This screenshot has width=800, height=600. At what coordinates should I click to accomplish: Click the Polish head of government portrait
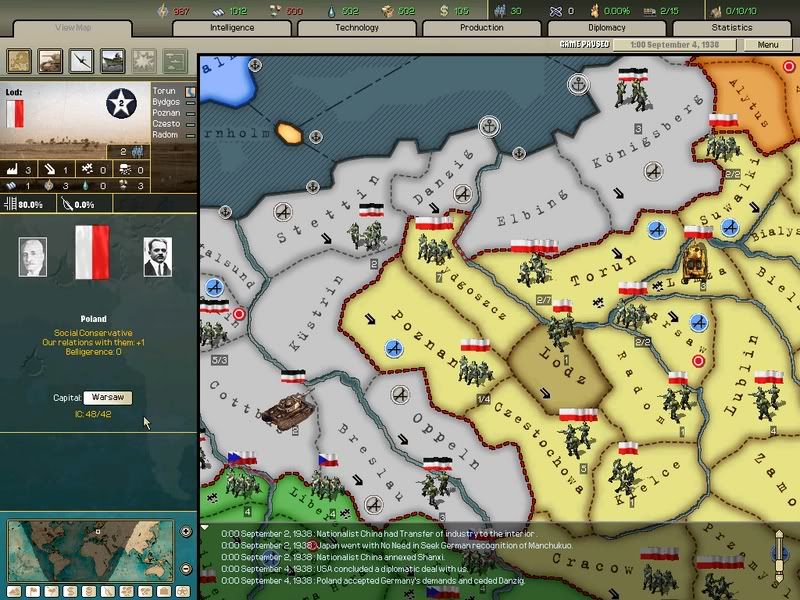point(157,257)
